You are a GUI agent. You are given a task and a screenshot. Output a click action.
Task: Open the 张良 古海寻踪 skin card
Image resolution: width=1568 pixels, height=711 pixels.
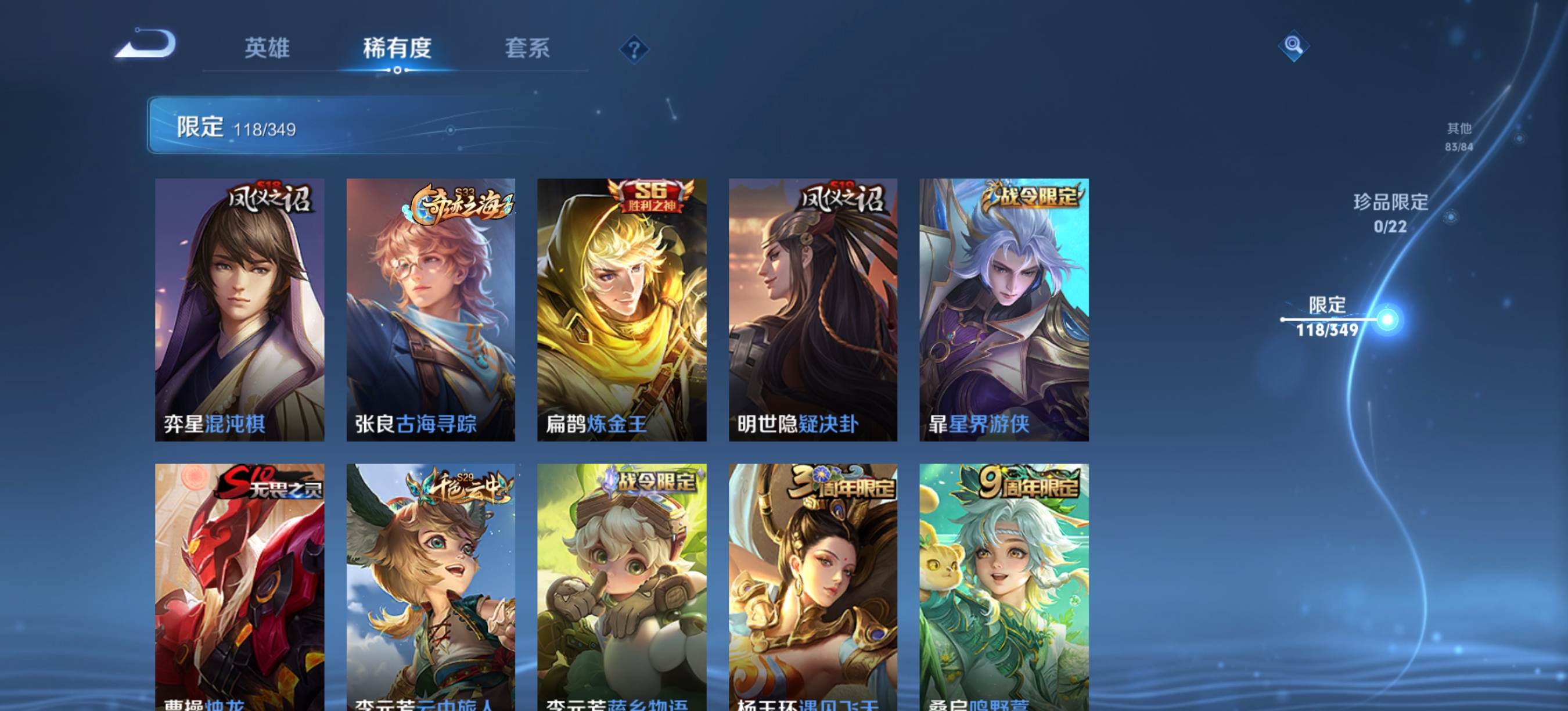(x=430, y=309)
